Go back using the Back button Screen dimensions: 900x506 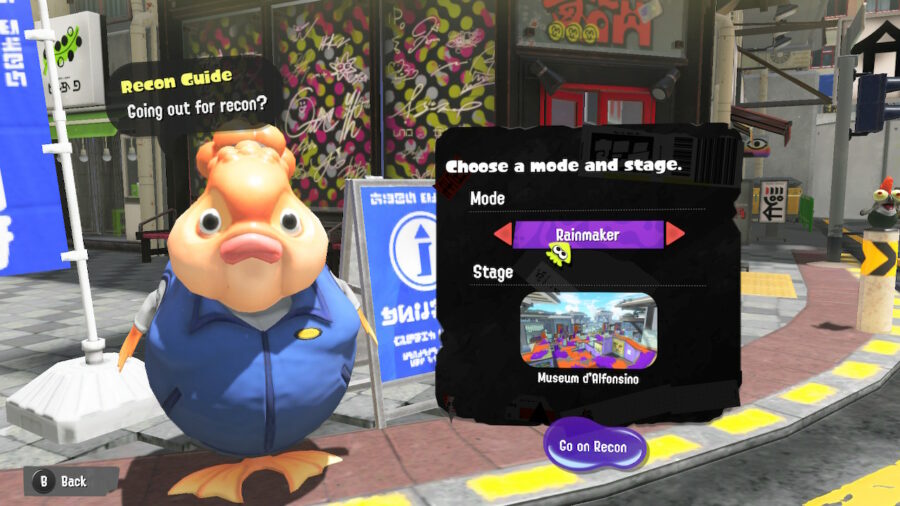[x=63, y=481]
